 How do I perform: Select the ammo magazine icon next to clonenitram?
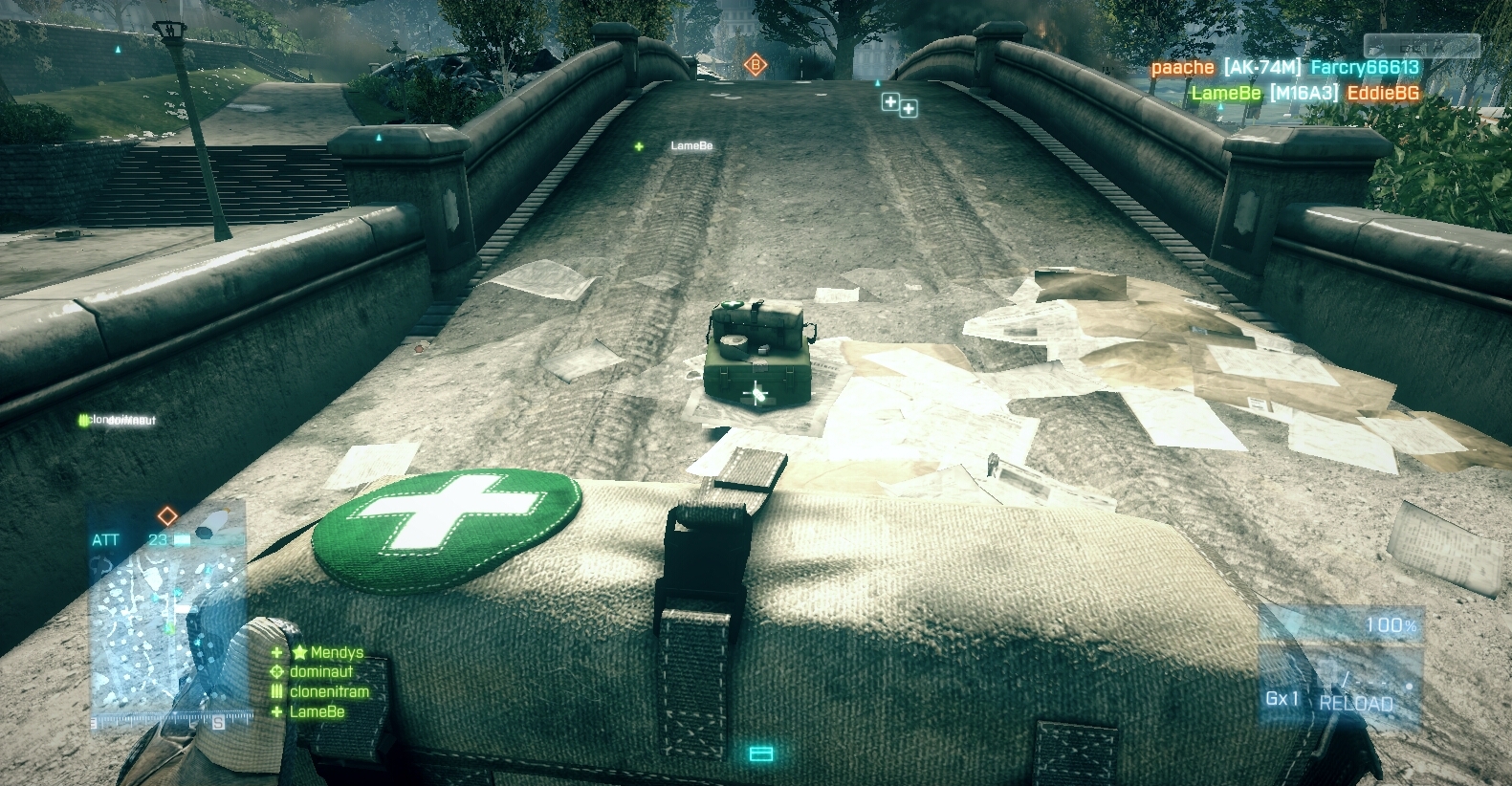click(x=275, y=691)
